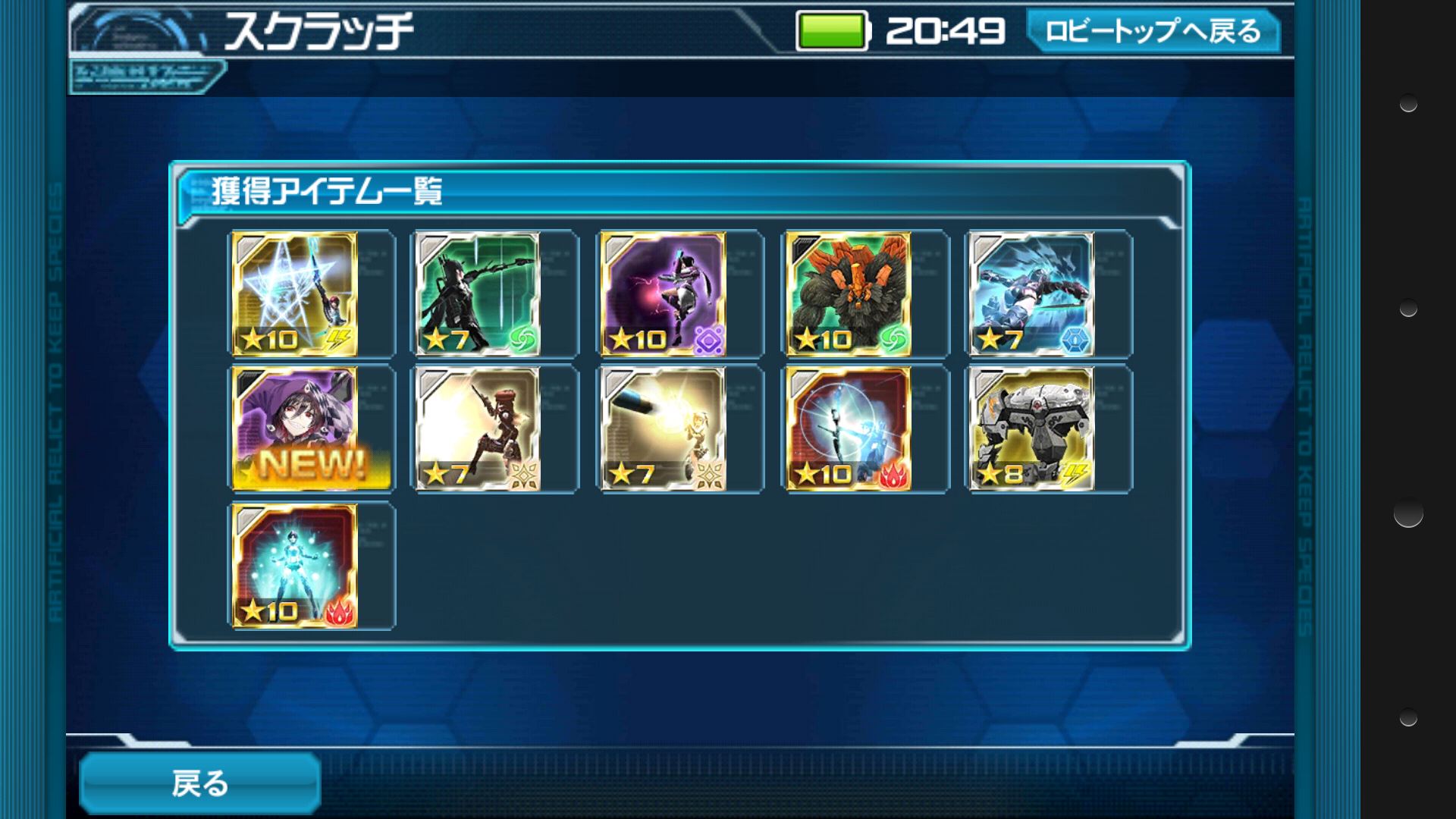Open the green ★7 wind rifle card
The width and height of the screenshot is (1456, 819).
tap(479, 294)
